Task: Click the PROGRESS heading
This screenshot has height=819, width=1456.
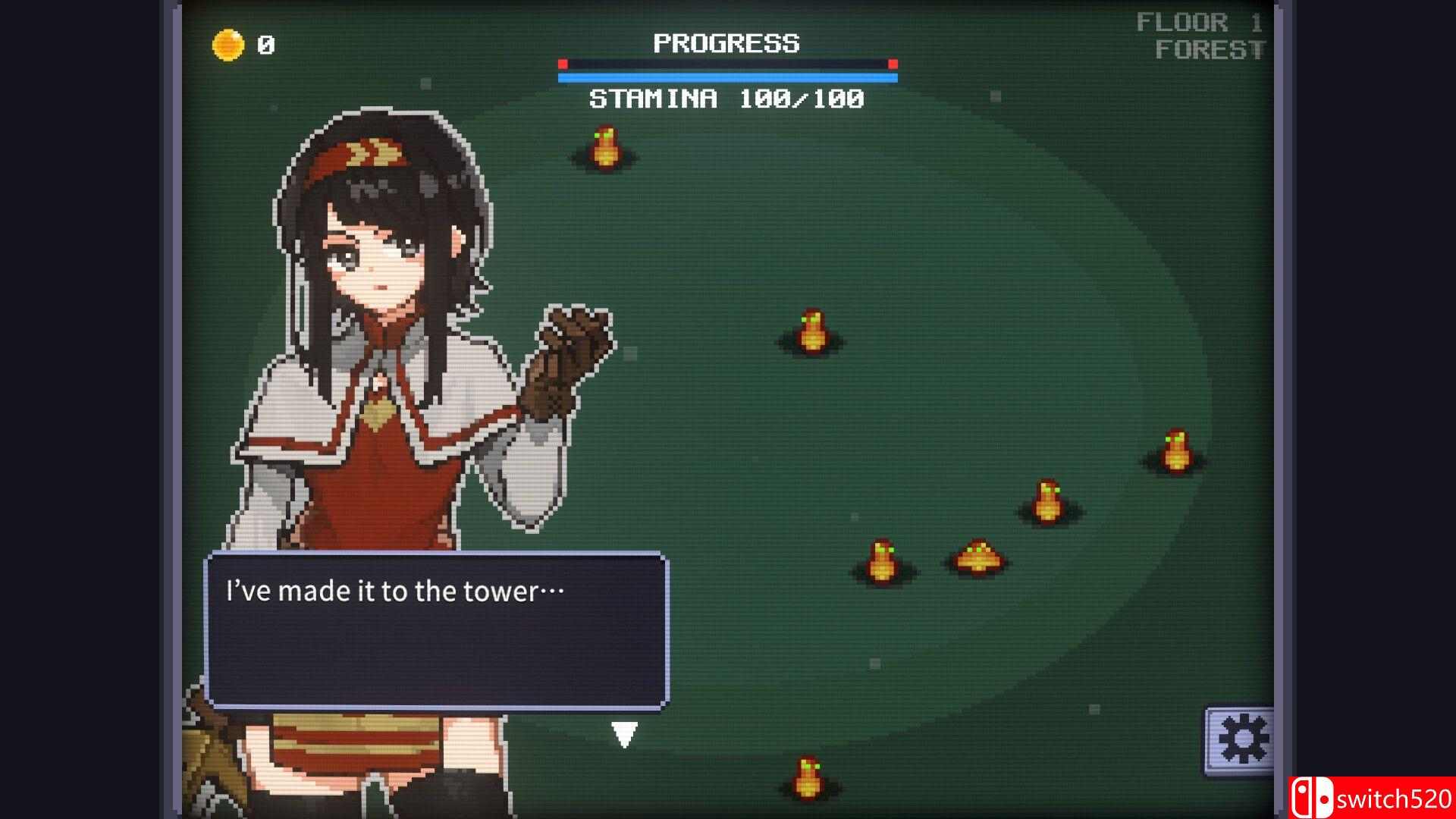Action: click(x=726, y=43)
